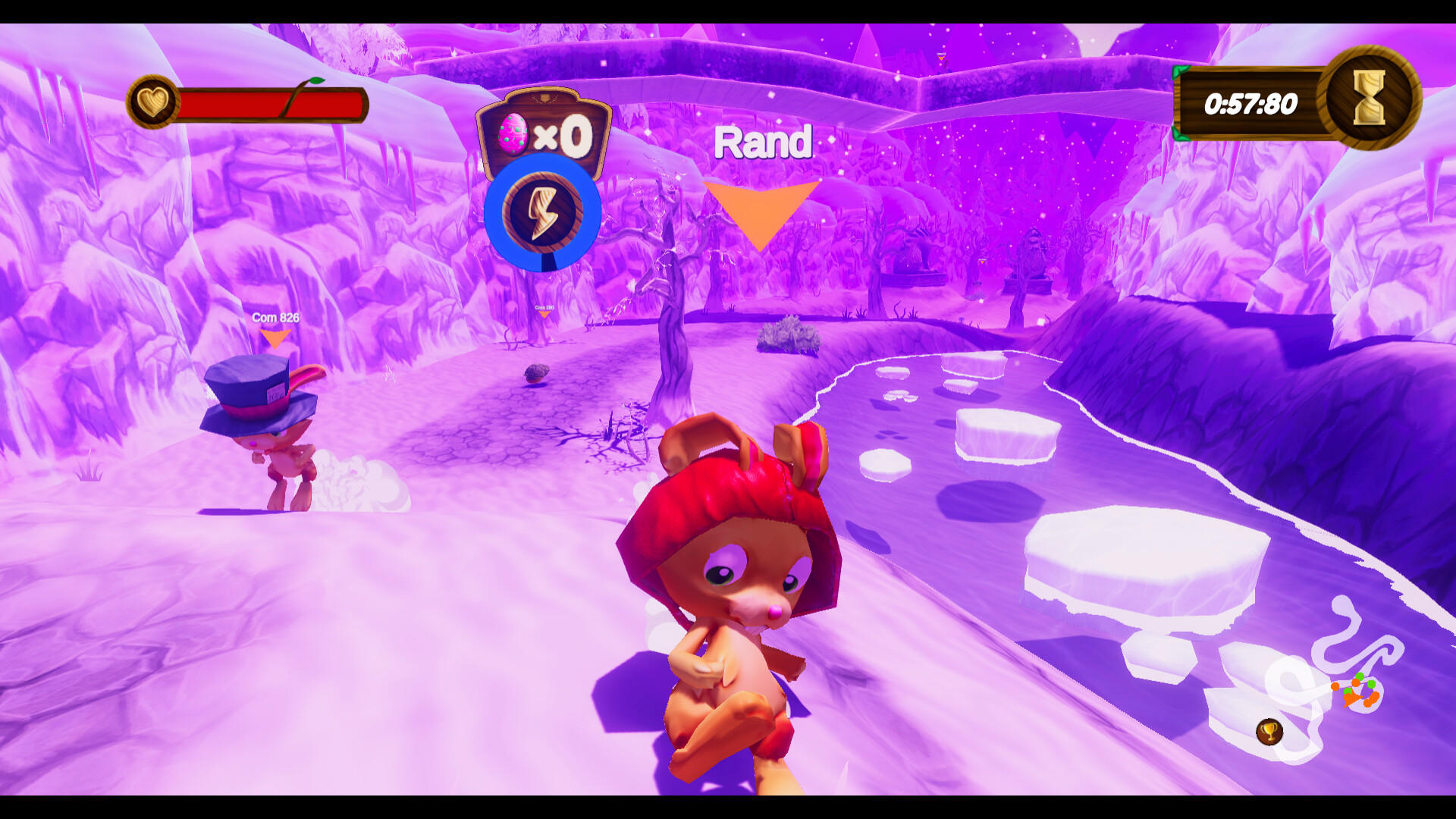The image size is (1456, 819).
Task: Activate the lightning bolt power-up badge
Action: [x=544, y=213]
